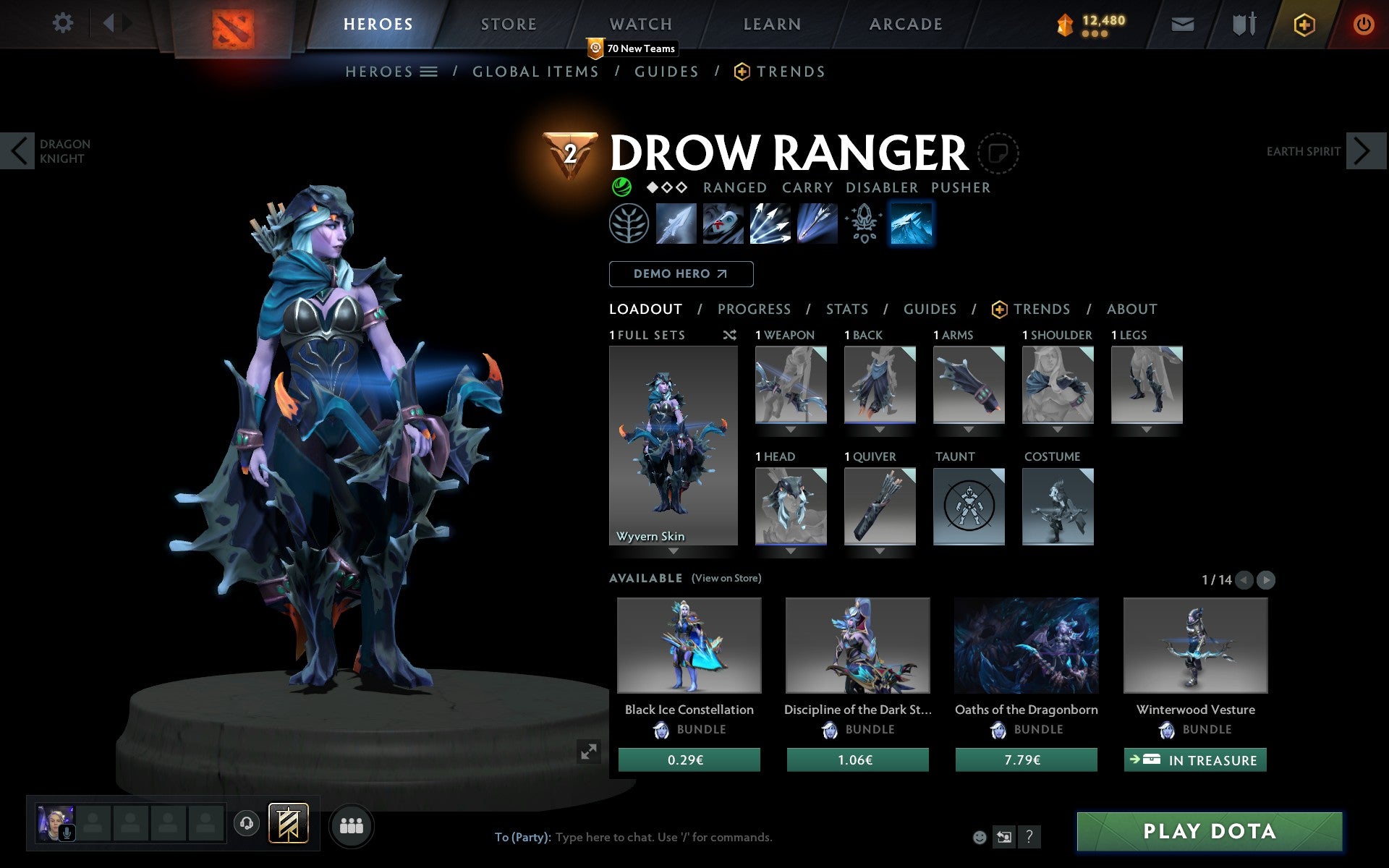The image size is (1389, 868).
Task: Open the ARCADE menu item
Action: 905,23
